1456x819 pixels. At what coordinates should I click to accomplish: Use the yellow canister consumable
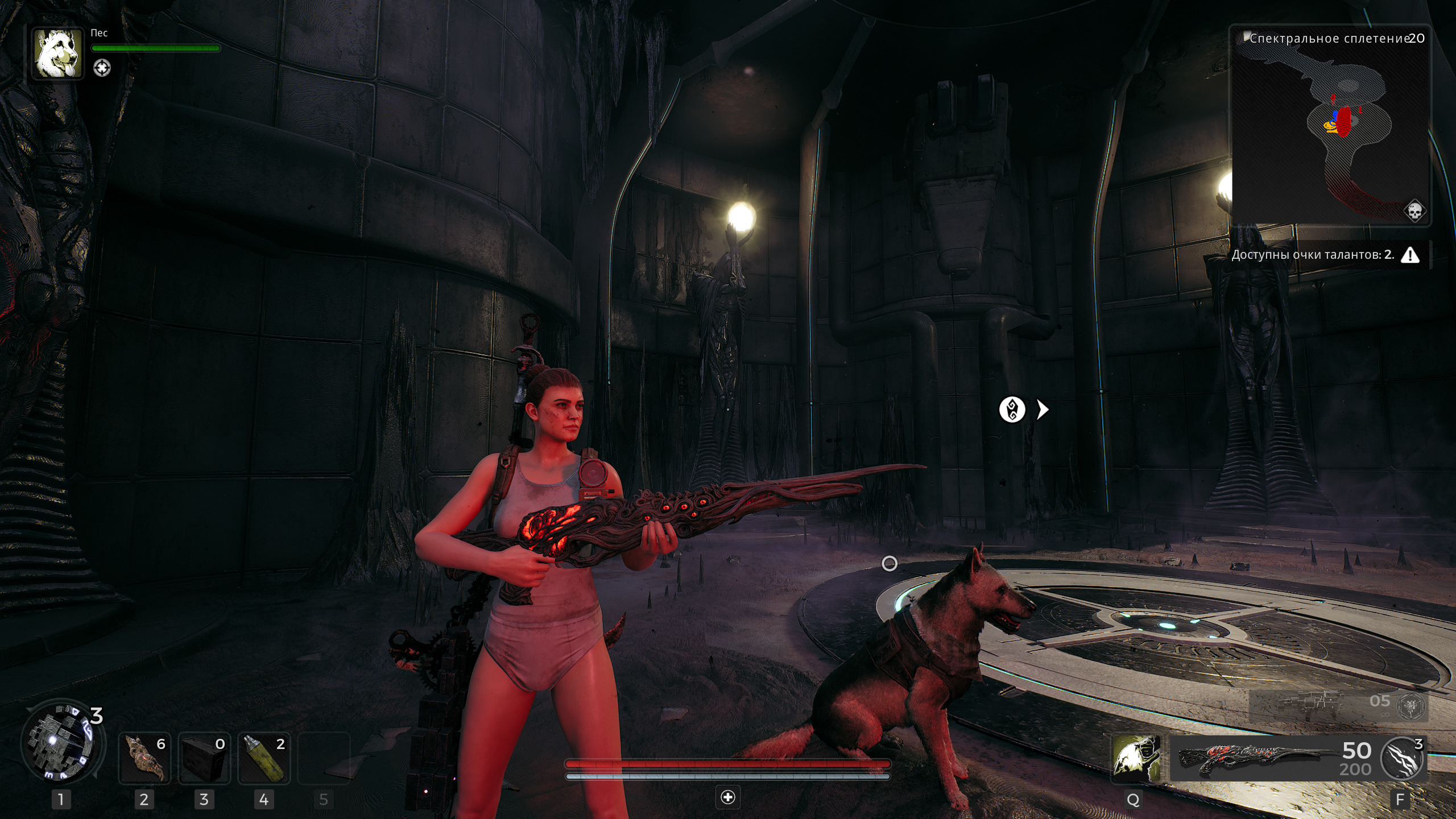coord(264,759)
